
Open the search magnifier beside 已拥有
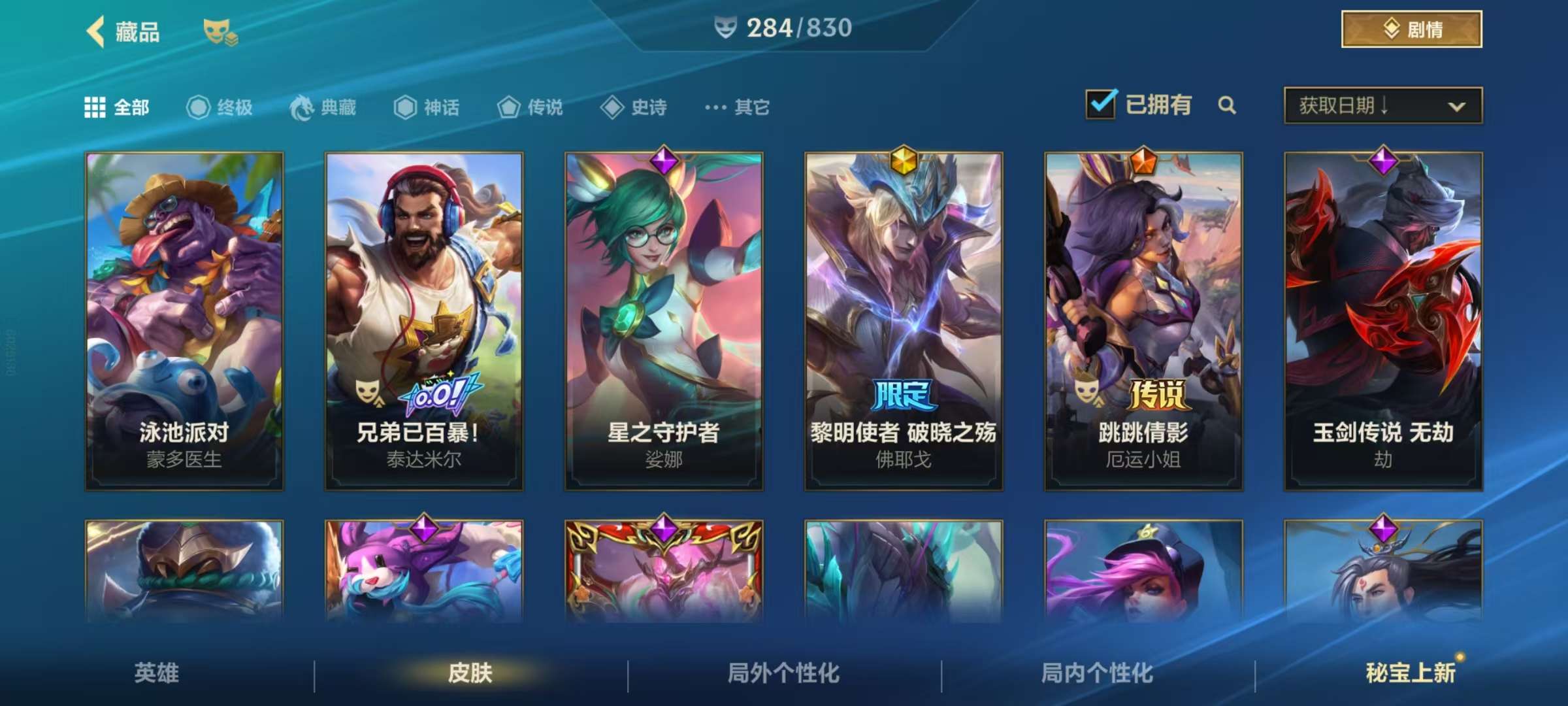coord(1228,105)
